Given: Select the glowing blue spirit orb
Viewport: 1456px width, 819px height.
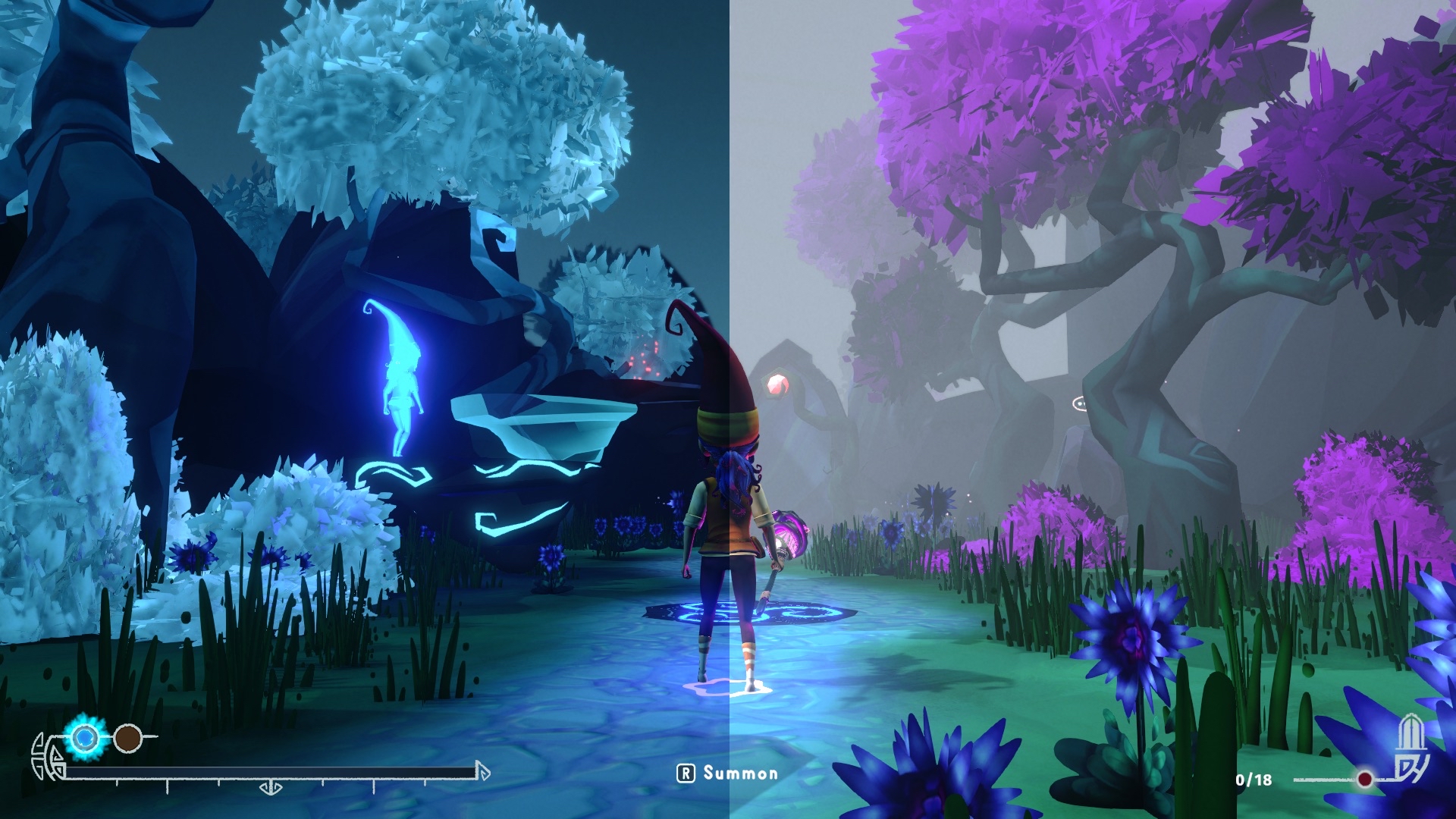Looking at the screenshot, I should (84, 736).
